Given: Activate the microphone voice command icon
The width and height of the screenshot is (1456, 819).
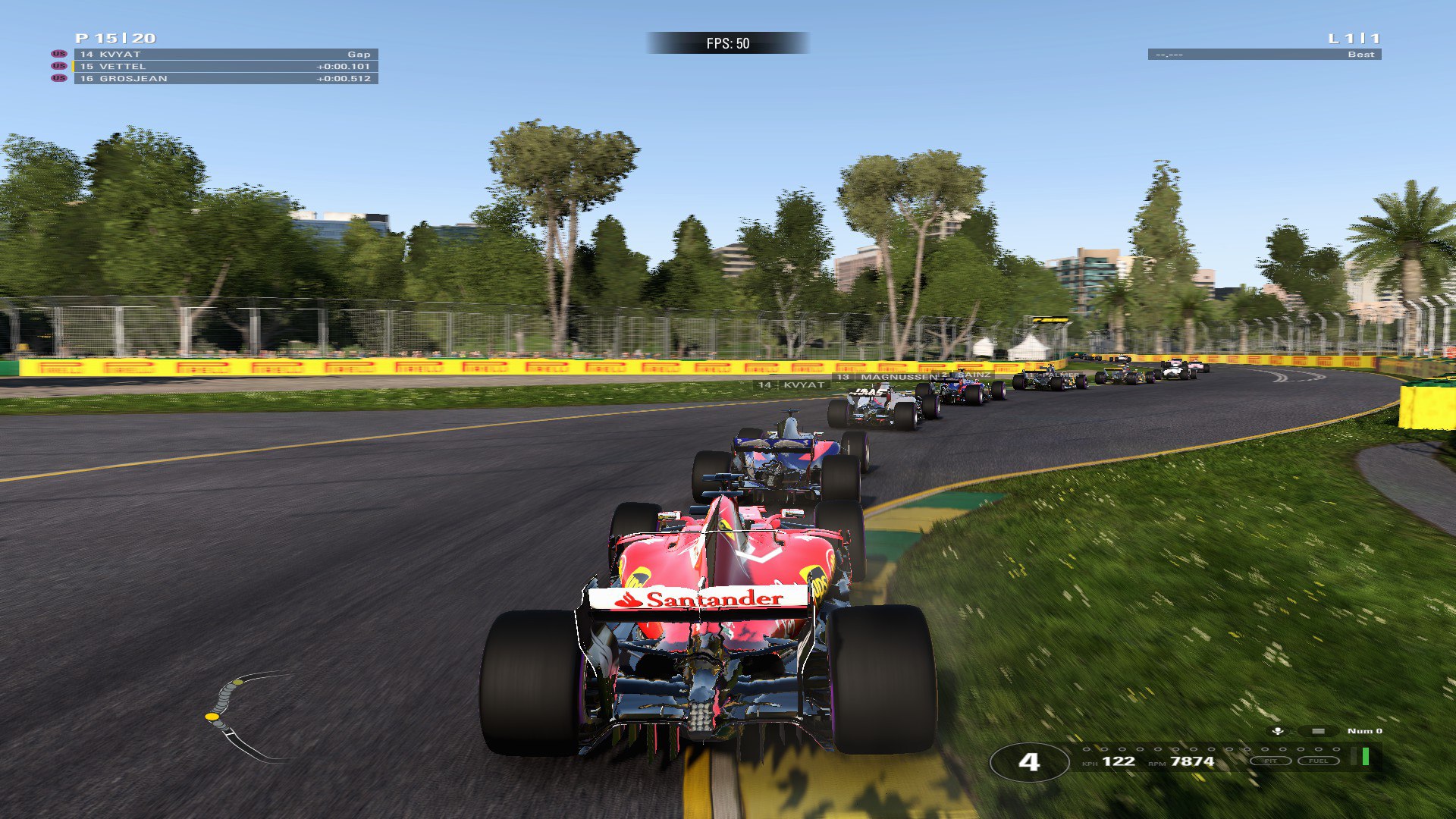Looking at the screenshot, I should pyautogui.click(x=1278, y=731).
